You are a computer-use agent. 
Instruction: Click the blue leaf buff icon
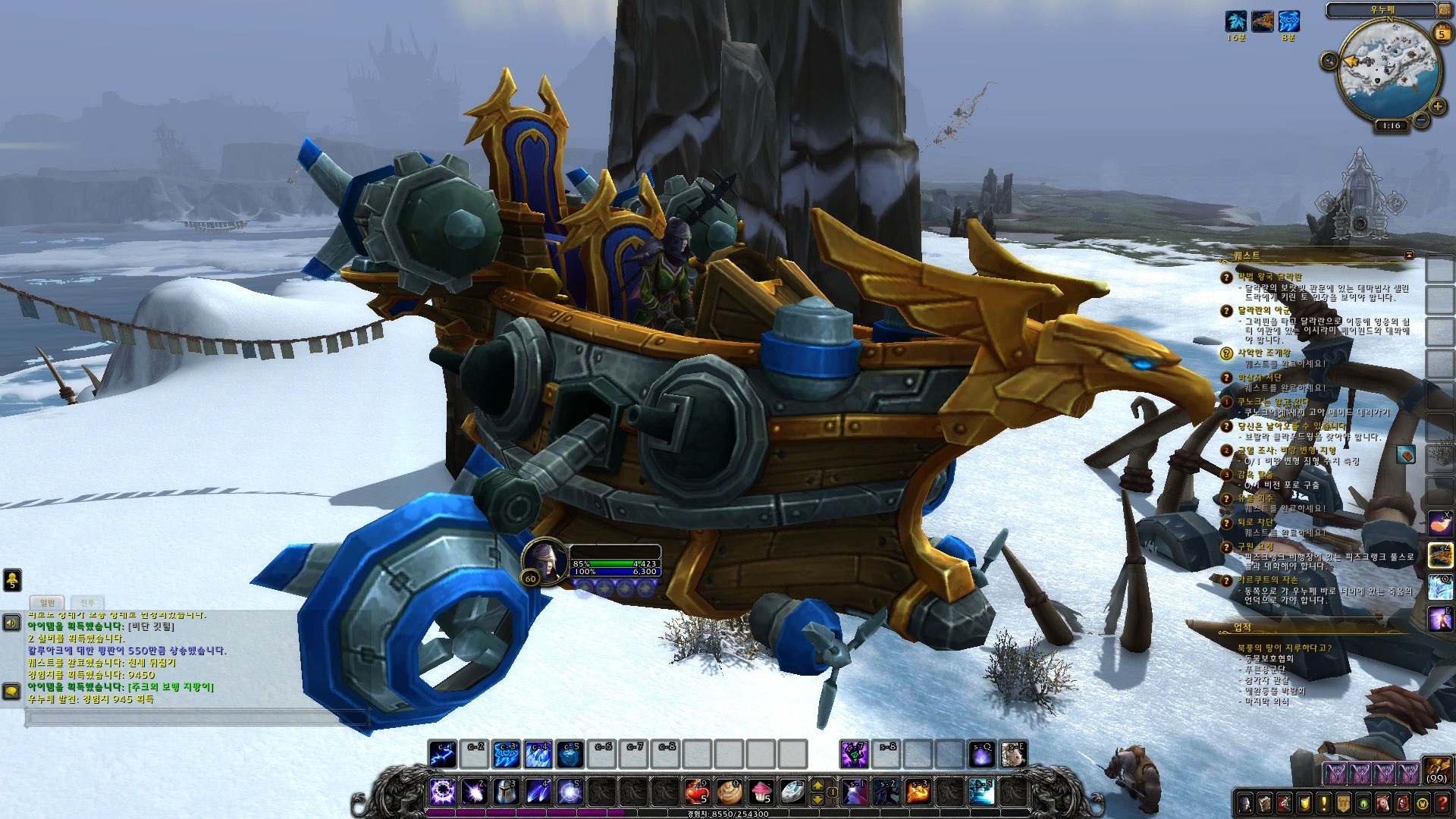pyautogui.click(x=1236, y=20)
